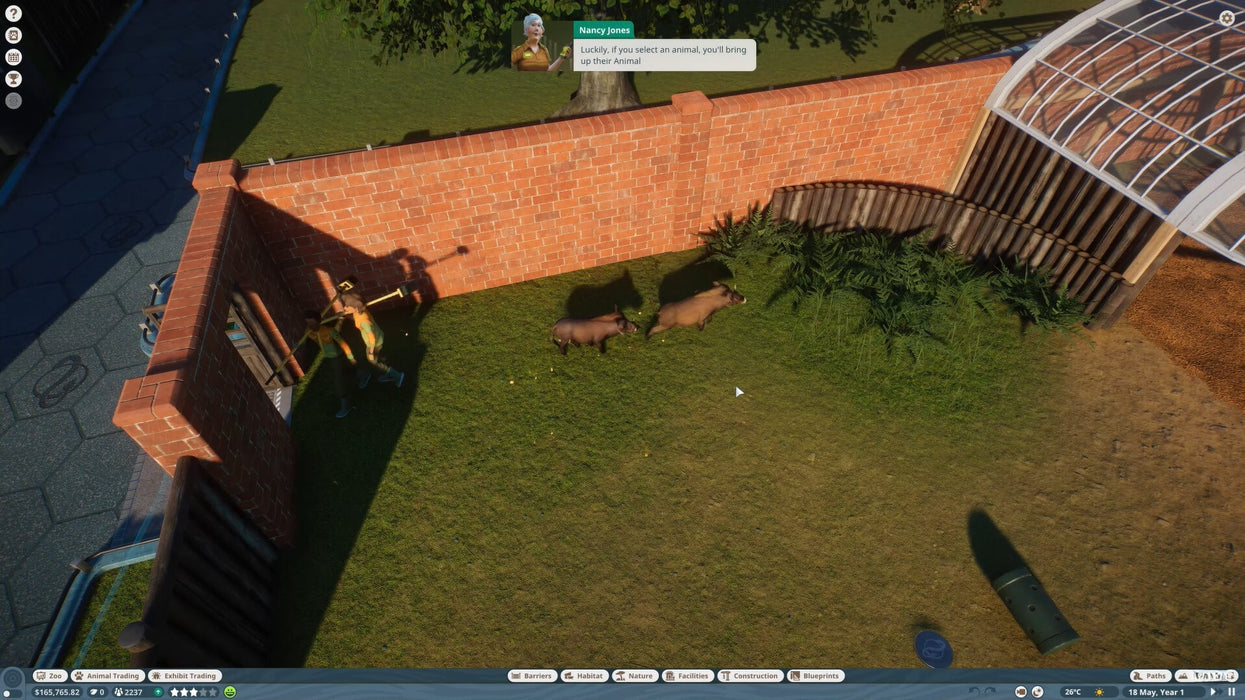Show the Blueprints tab
This screenshot has height=700, width=1245.
point(816,676)
